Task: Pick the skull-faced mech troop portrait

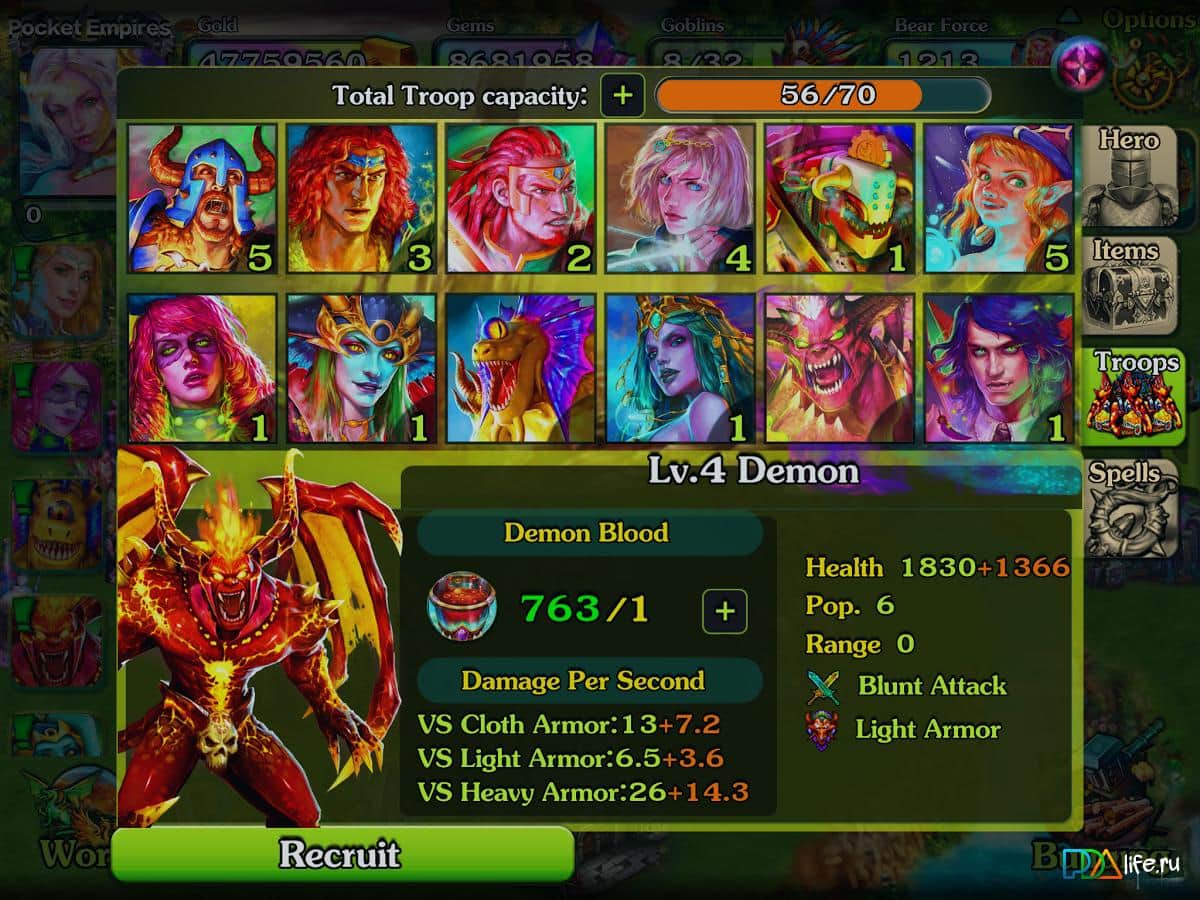Action: (x=839, y=198)
